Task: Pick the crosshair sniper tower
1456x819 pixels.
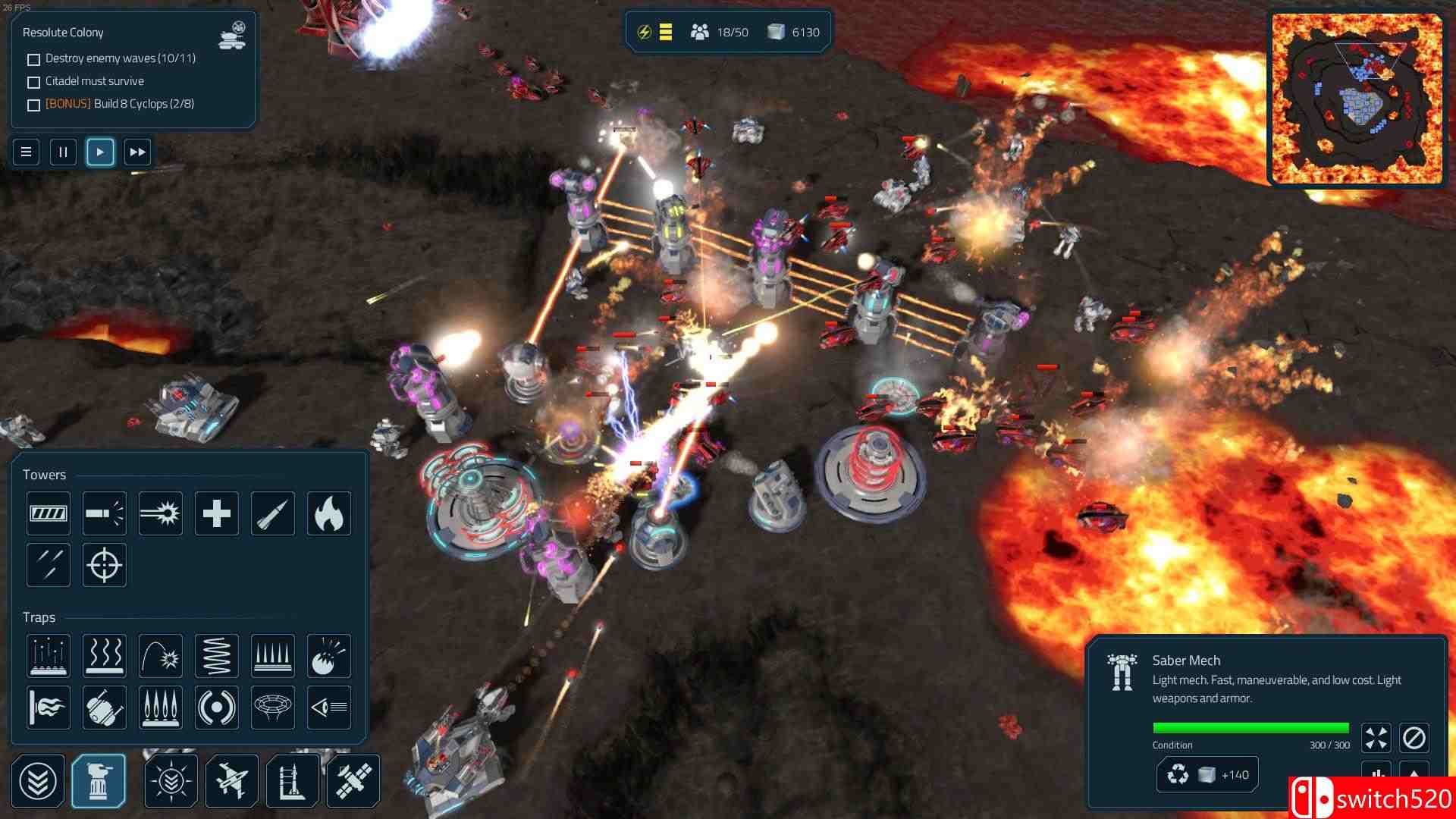Action: (105, 565)
